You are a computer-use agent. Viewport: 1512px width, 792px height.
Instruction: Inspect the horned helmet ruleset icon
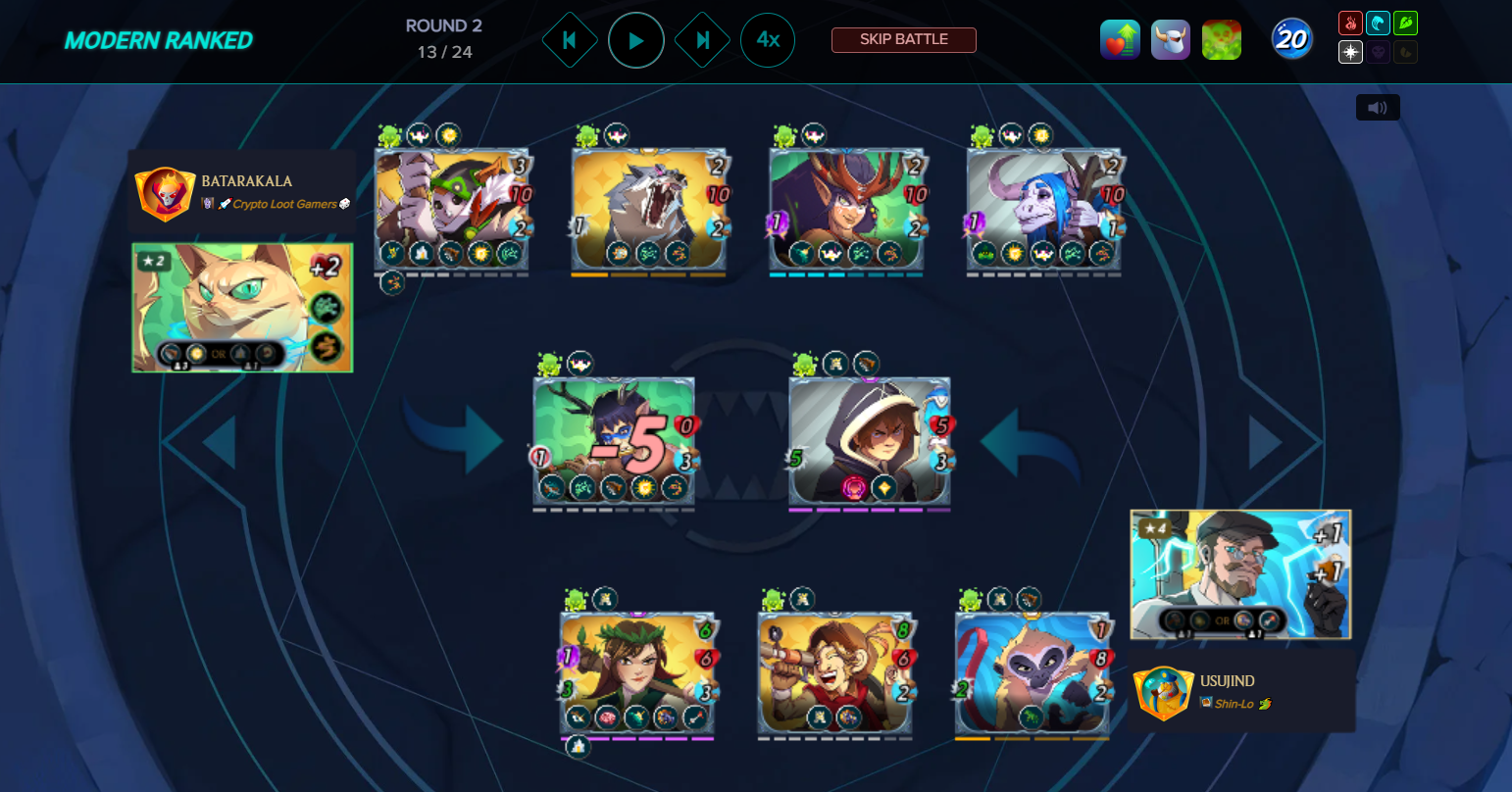(x=1171, y=40)
